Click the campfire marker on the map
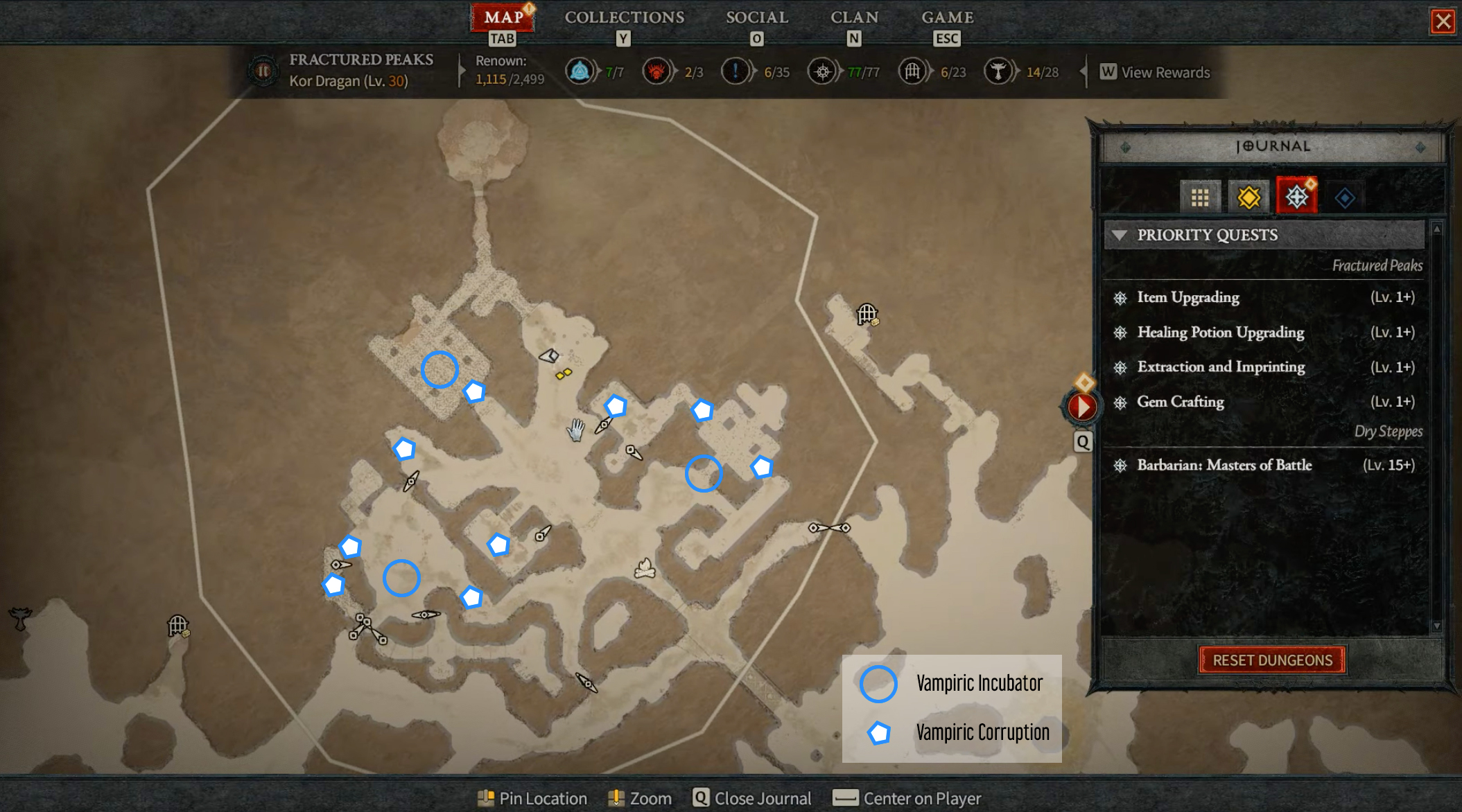The image size is (1462, 812). tap(645, 569)
